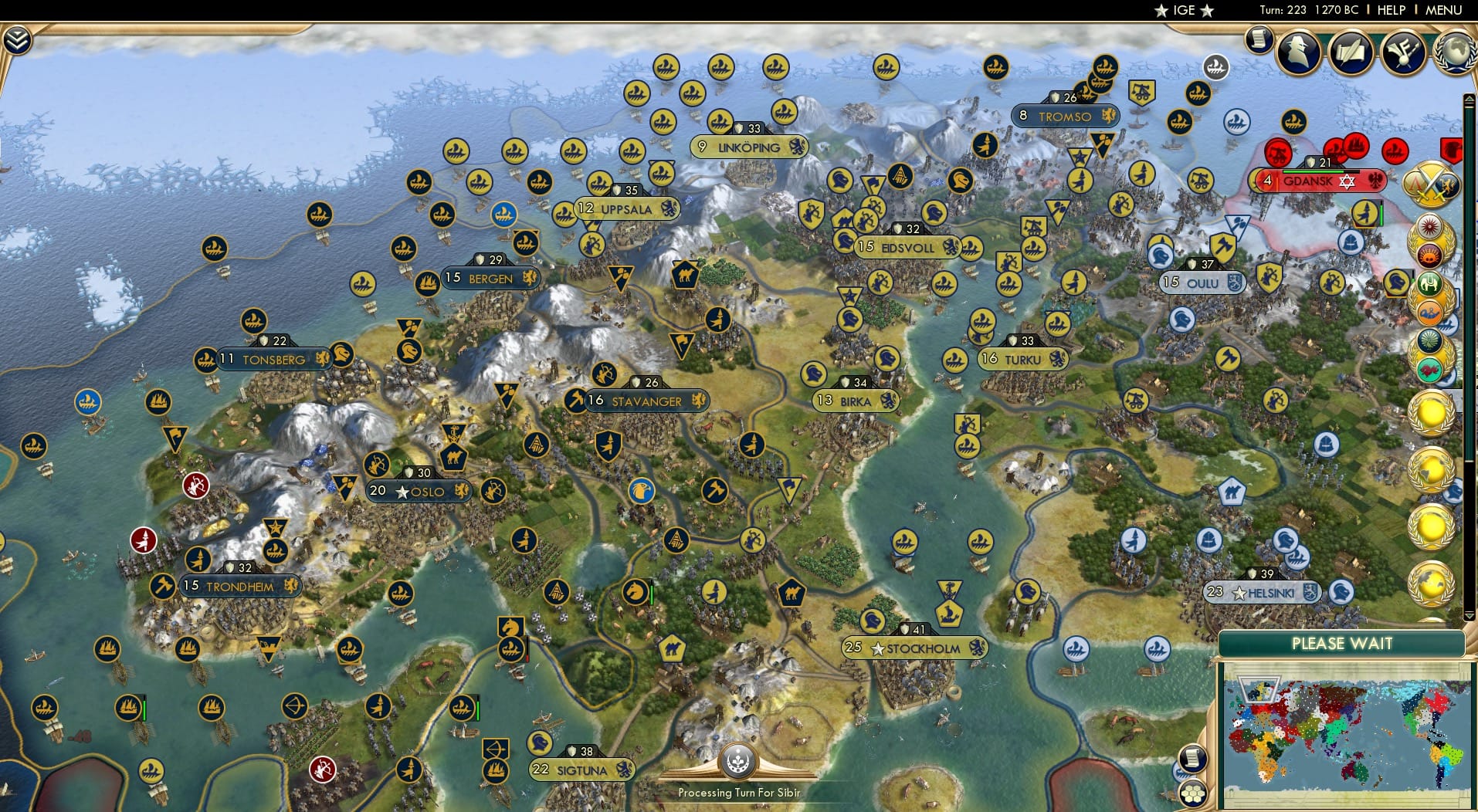Select the enemy city Gdansk banner
The height and width of the screenshot is (812, 1478).
(1317, 181)
